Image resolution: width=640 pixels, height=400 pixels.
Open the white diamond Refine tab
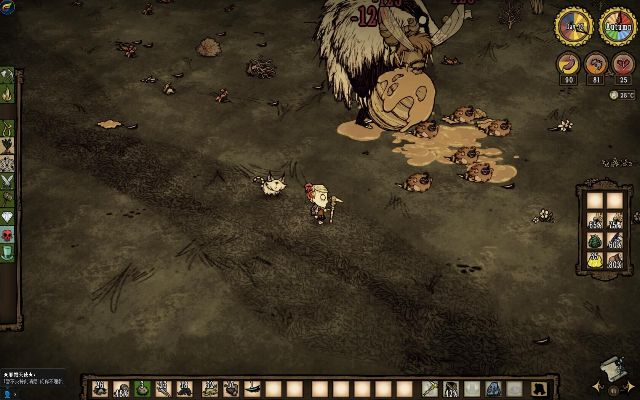tap(8, 216)
